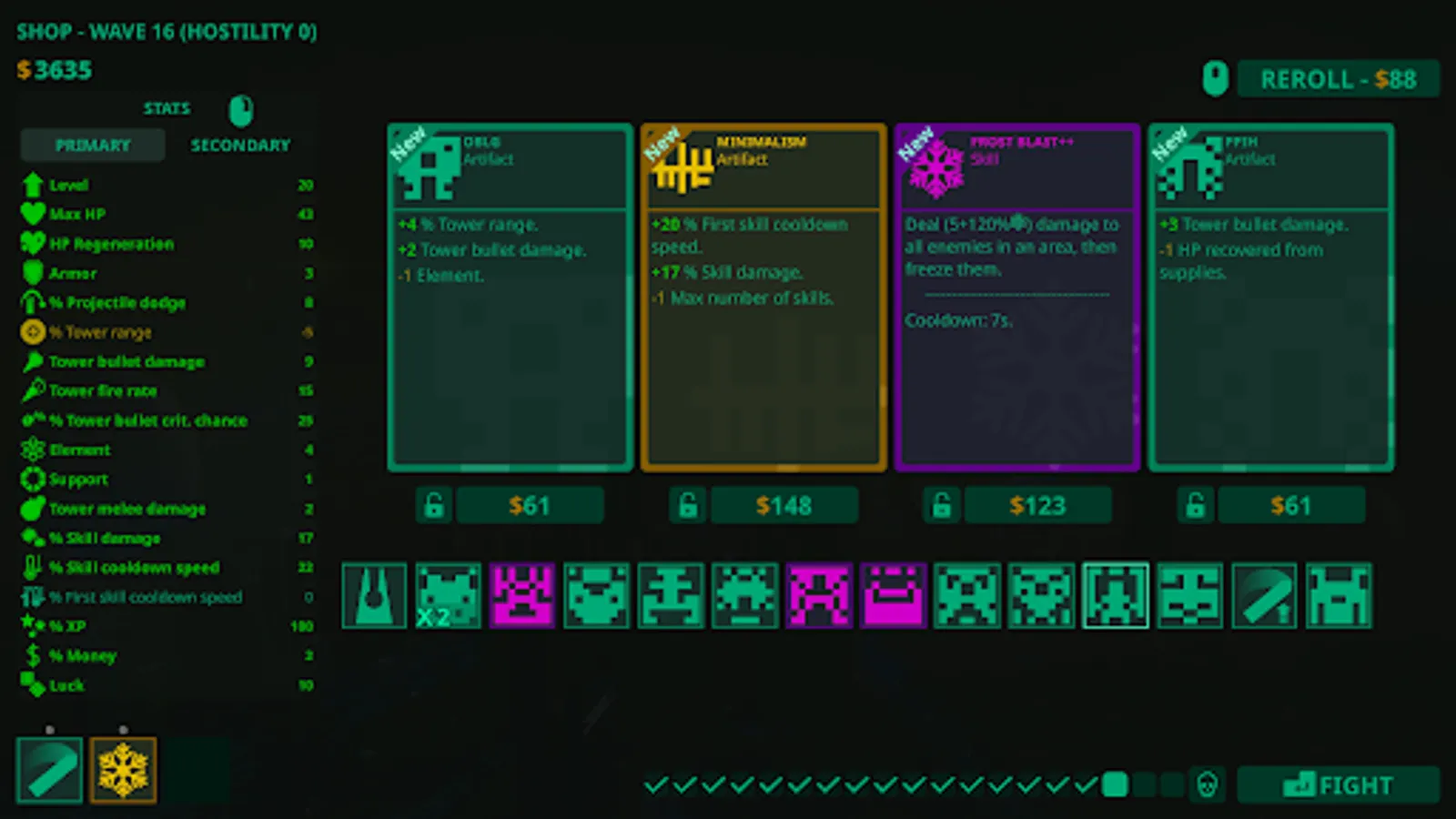The width and height of the screenshot is (1456, 819).
Task: Toggle the lock on the Minimalism artifact
Action: point(688,505)
